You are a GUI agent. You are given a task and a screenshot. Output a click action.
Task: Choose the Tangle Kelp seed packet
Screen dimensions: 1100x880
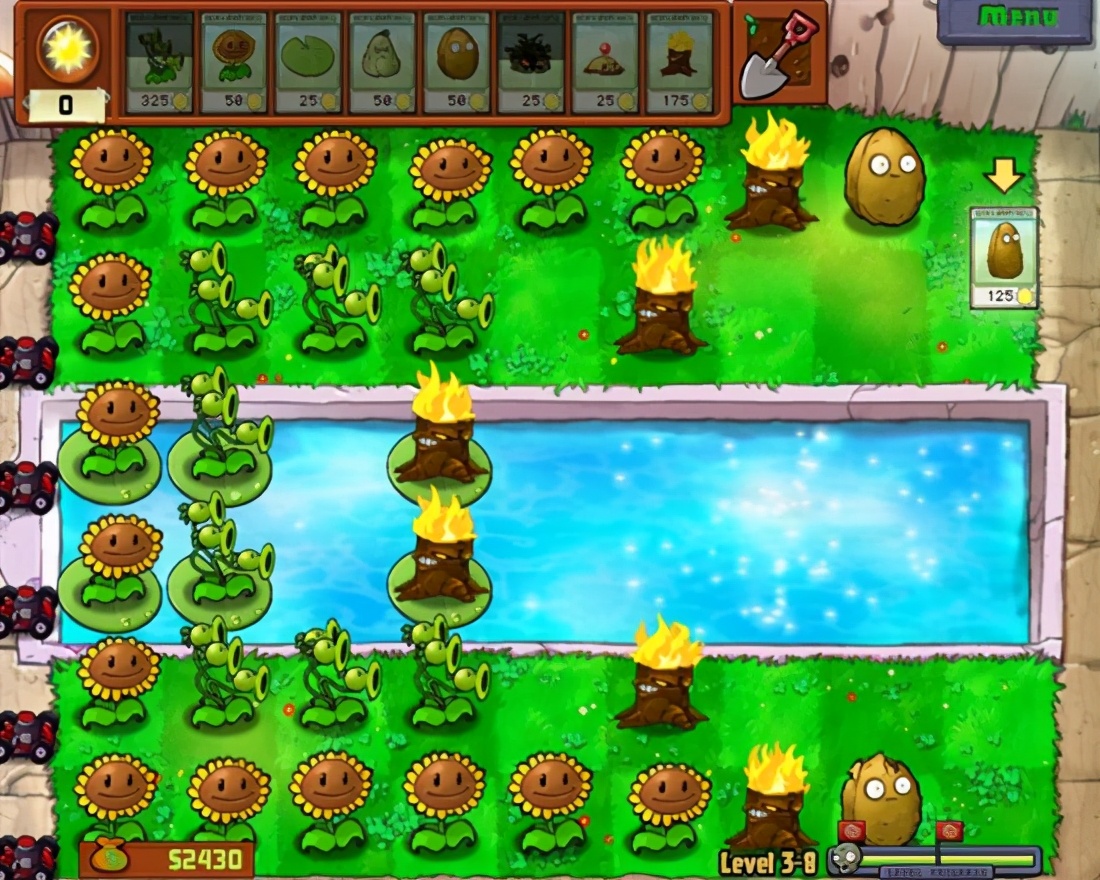(x=531, y=62)
